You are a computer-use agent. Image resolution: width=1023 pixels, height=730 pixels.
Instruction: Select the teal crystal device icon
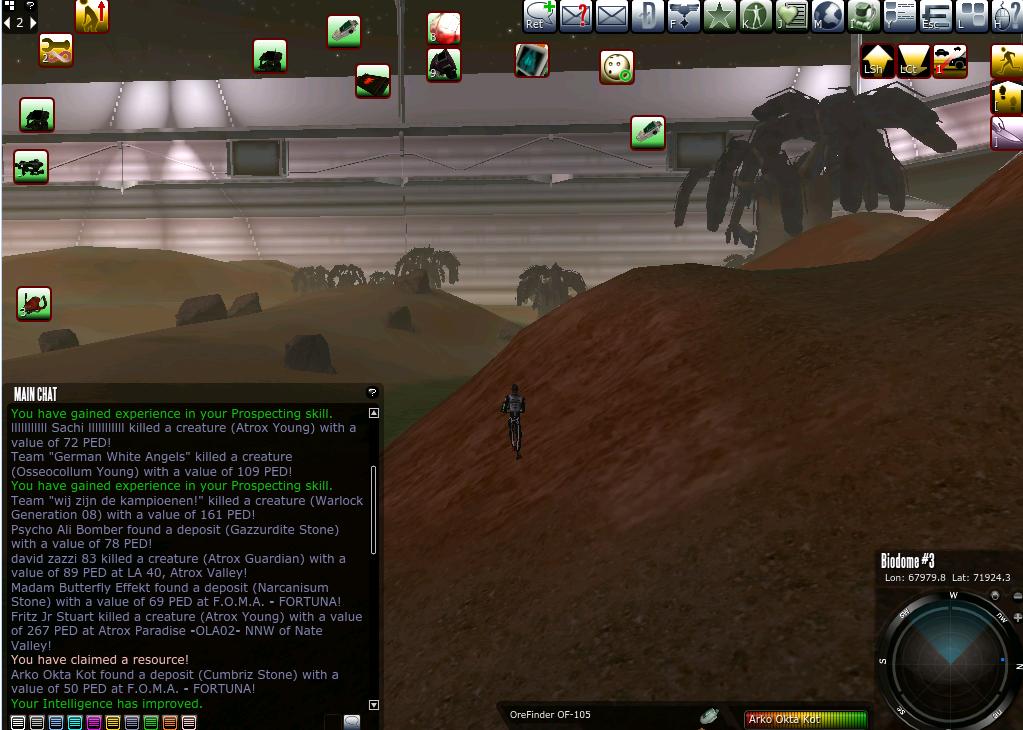coord(532,60)
